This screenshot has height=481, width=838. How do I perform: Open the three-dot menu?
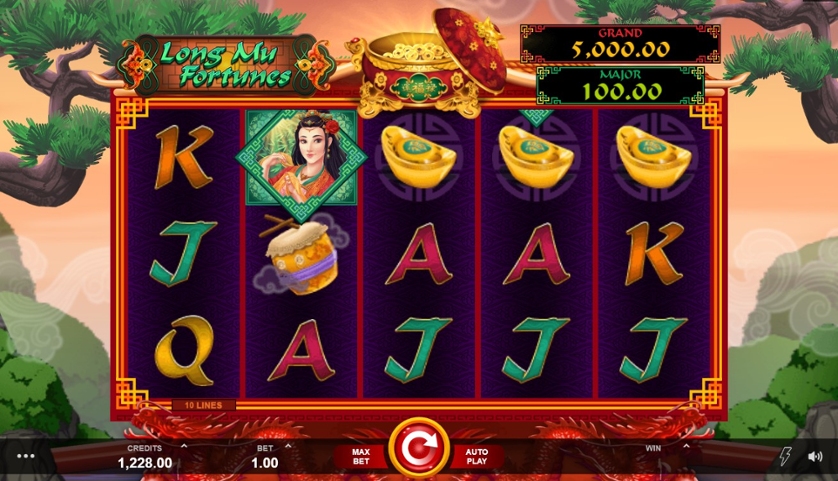[x=26, y=456]
